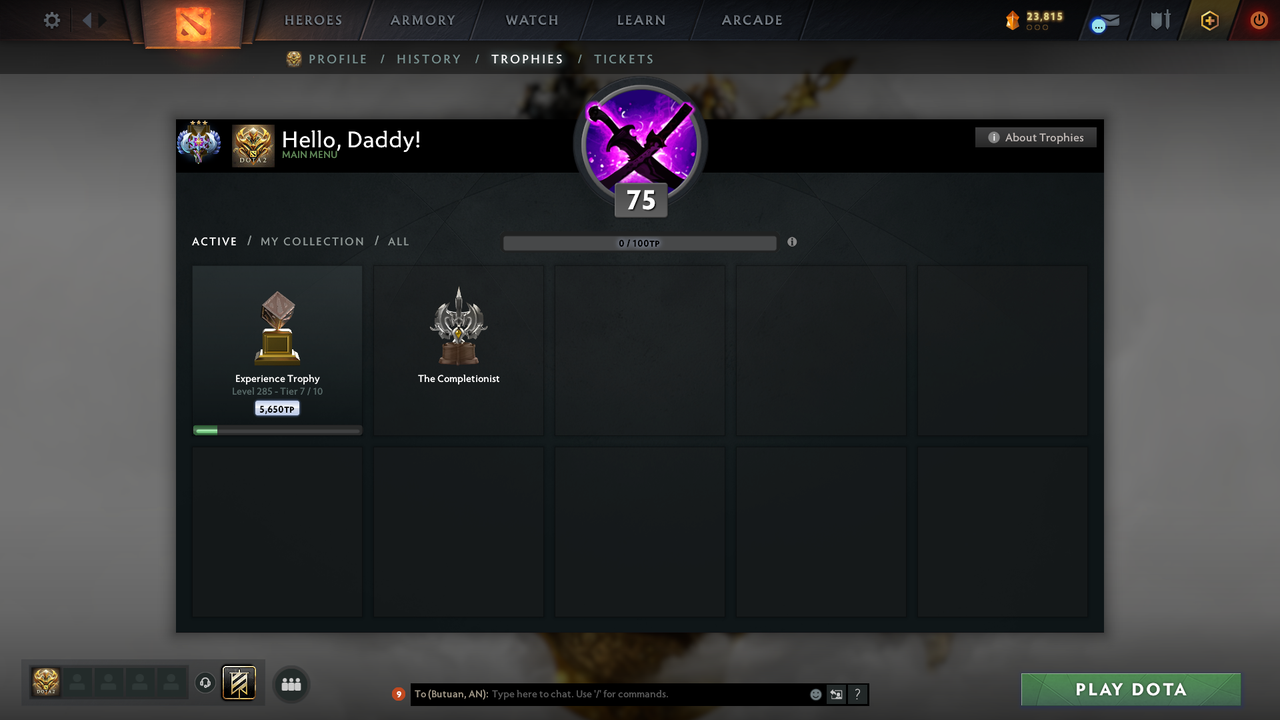Click the About Trophies button
Screen dimensions: 1280x720
1035,137
